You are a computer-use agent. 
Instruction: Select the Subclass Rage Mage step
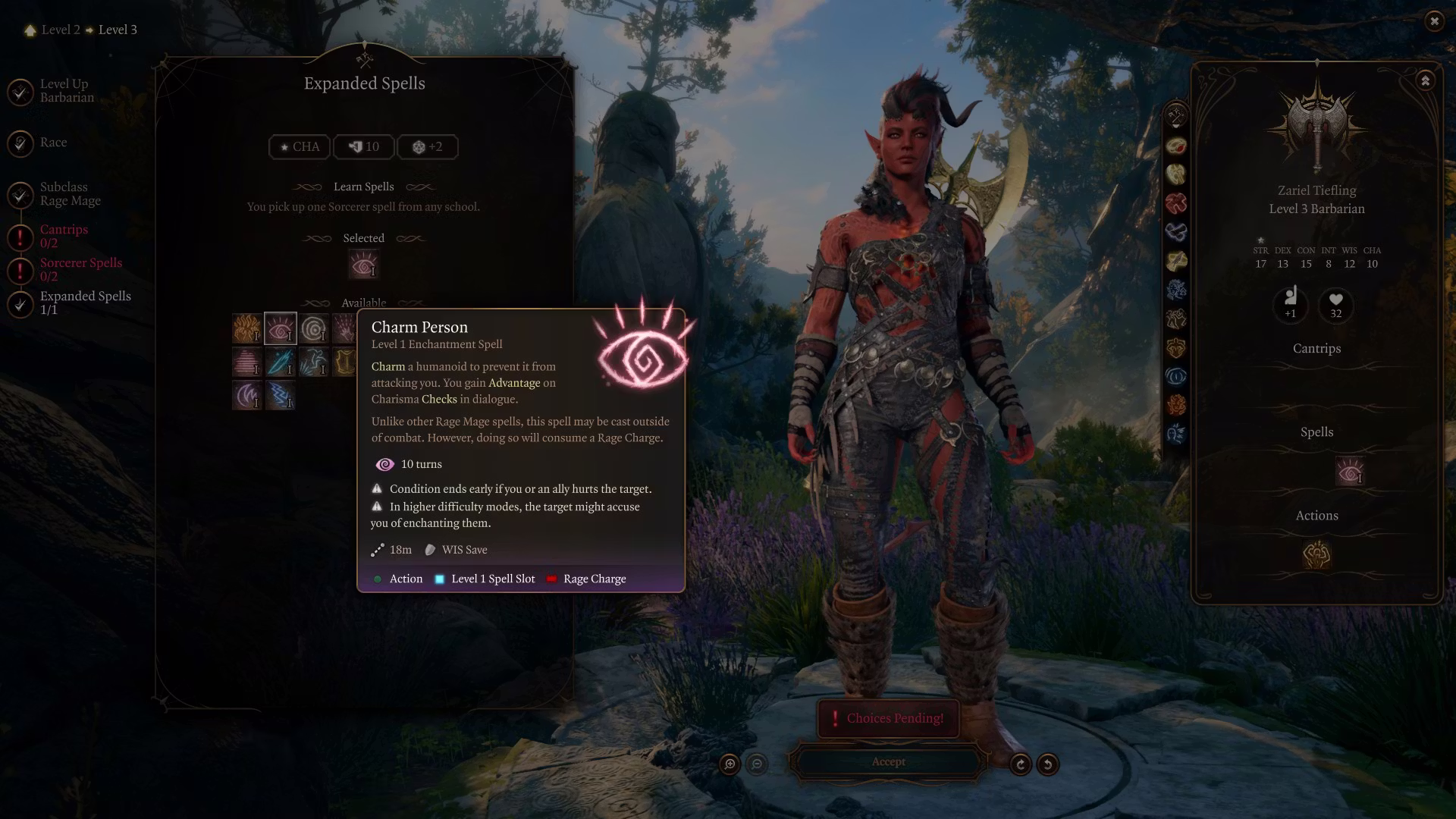(70, 193)
